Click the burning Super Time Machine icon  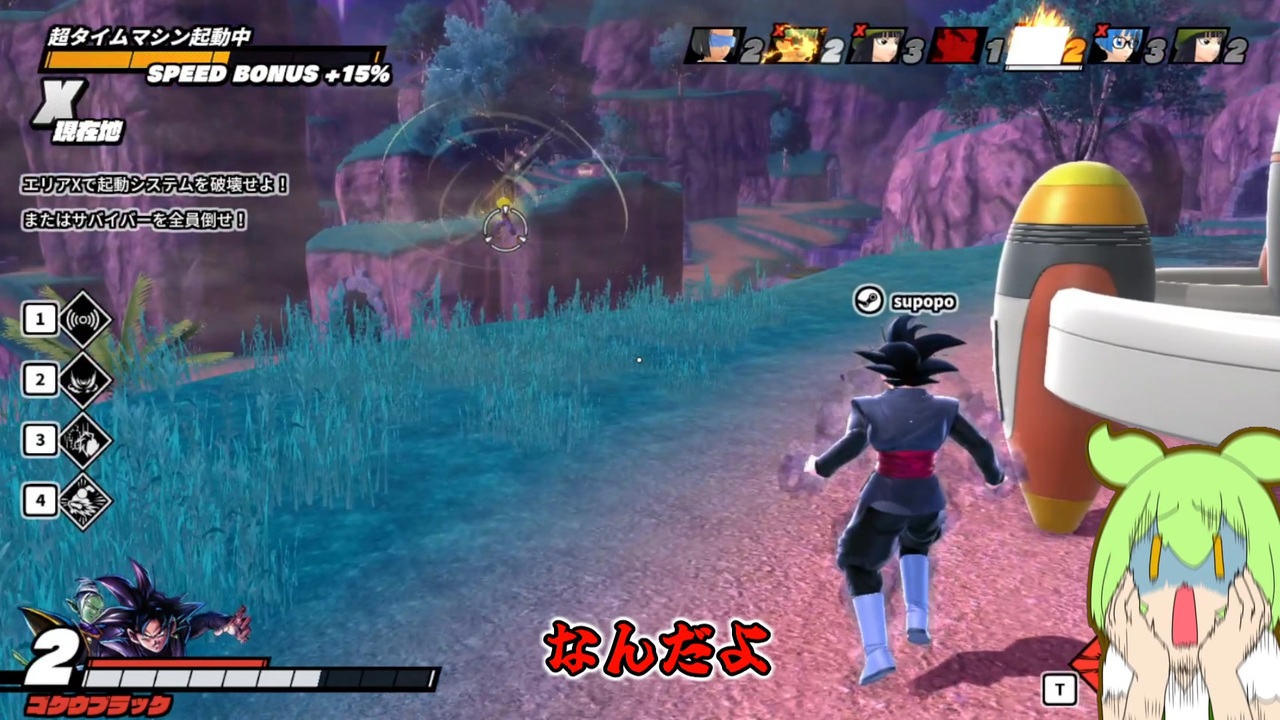(x=1035, y=45)
